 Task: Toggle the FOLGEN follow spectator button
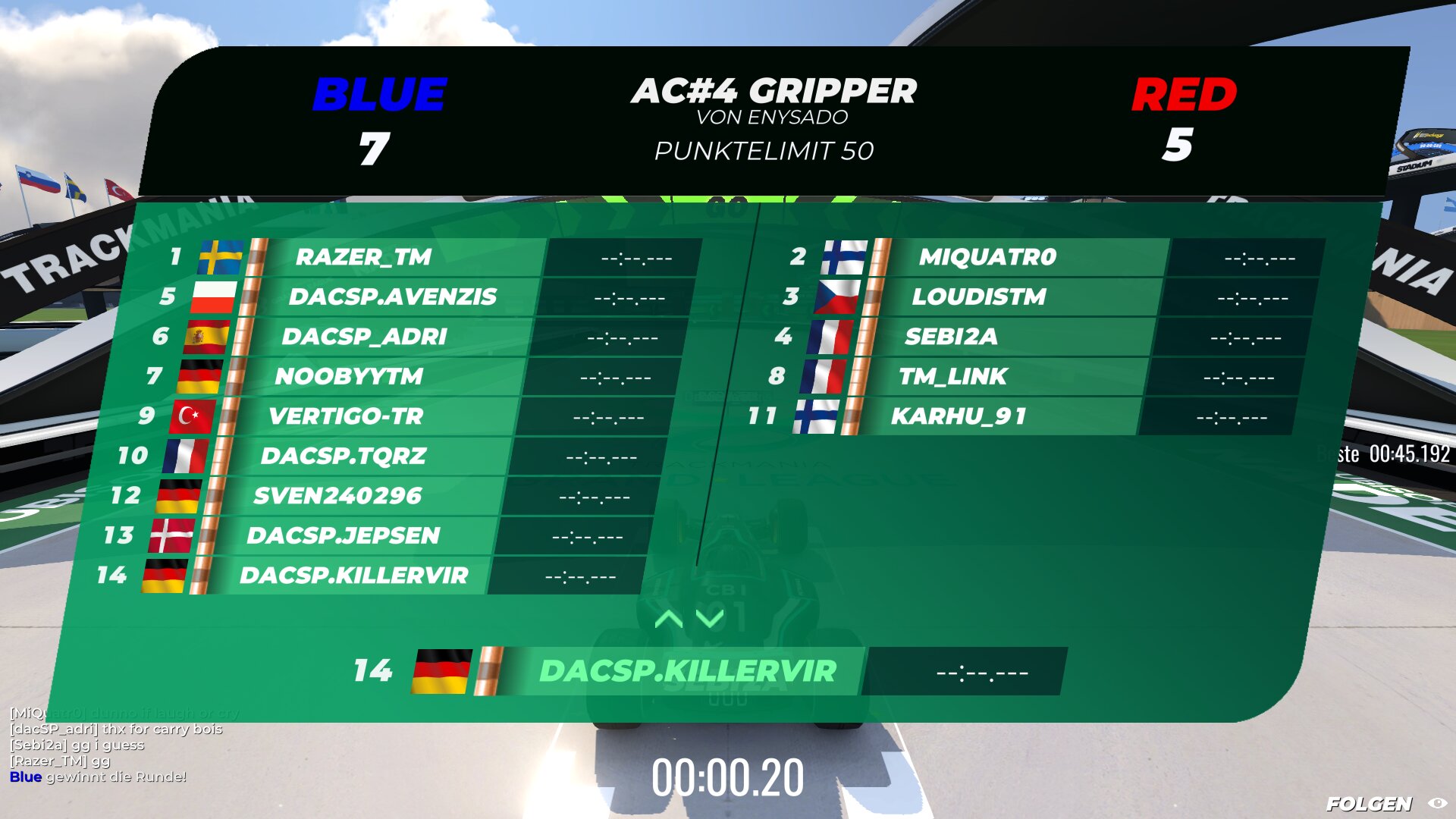coord(1369,803)
